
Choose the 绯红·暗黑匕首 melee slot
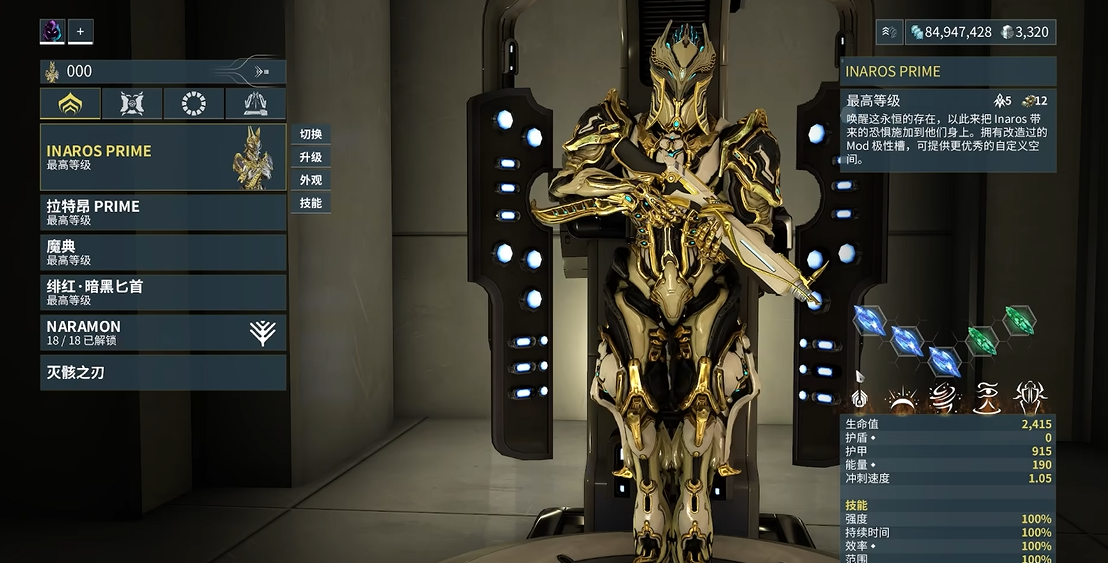(162, 292)
